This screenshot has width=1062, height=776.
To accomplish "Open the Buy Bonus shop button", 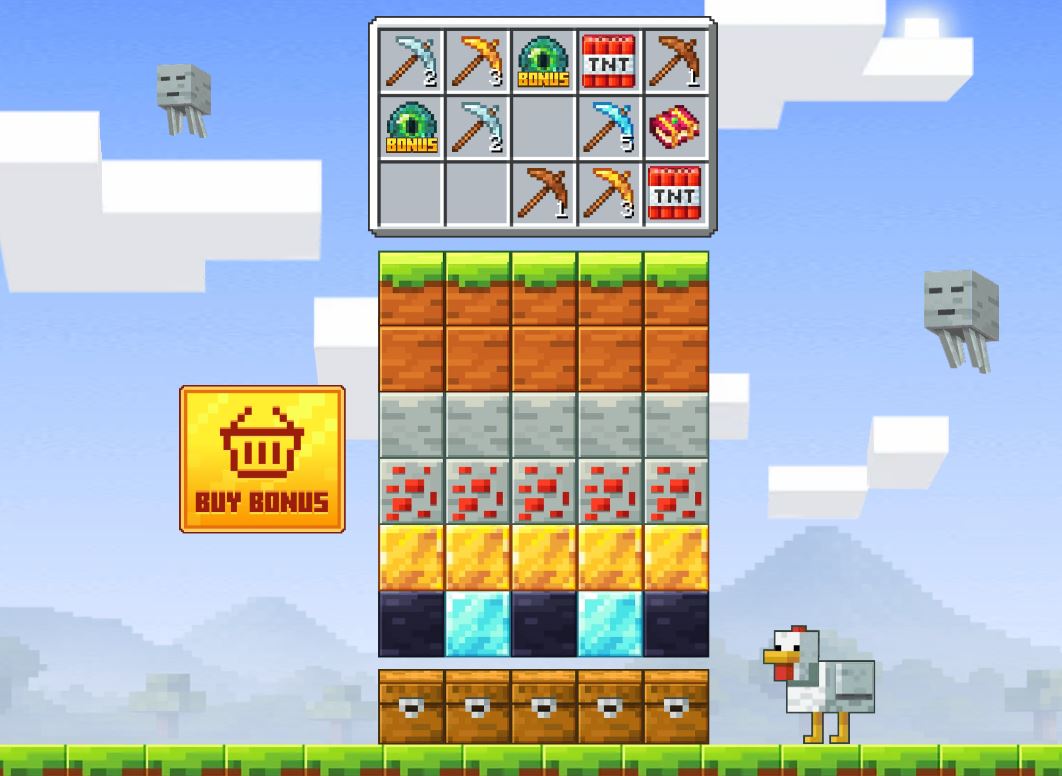I will [262, 459].
